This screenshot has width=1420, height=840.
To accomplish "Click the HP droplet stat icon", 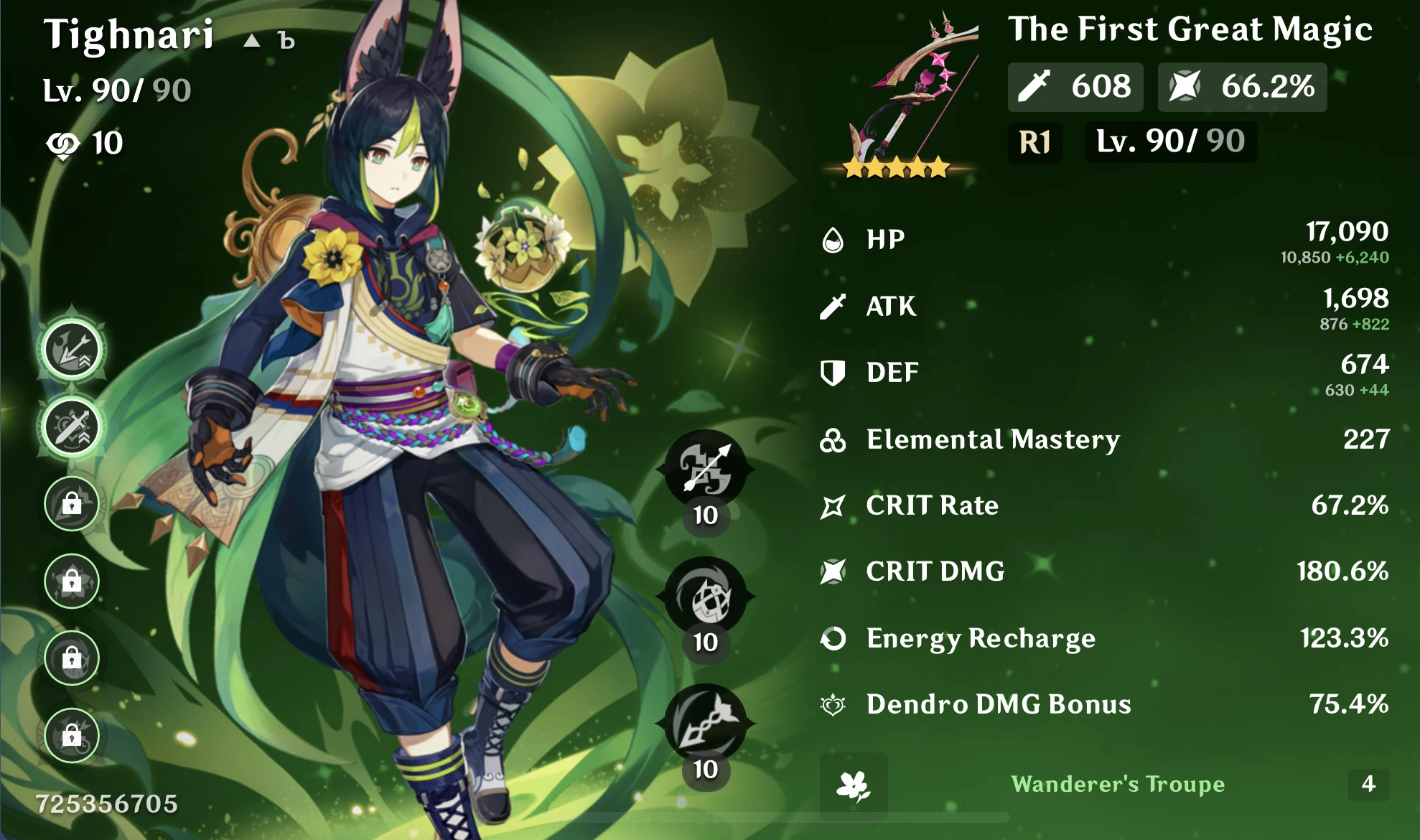I will pos(833,241).
